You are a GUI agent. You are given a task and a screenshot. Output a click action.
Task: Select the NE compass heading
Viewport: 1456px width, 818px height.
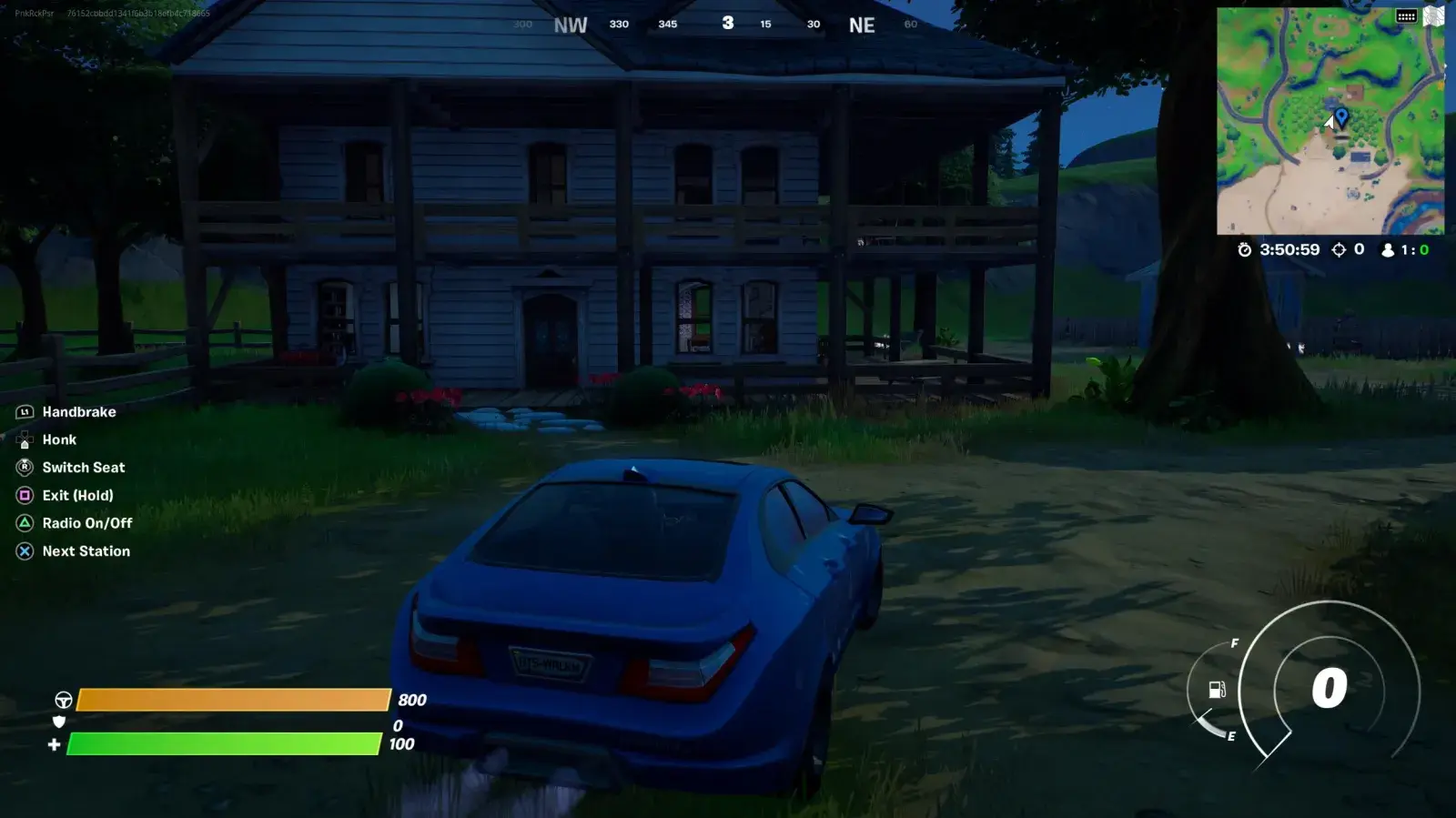point(861,25)
